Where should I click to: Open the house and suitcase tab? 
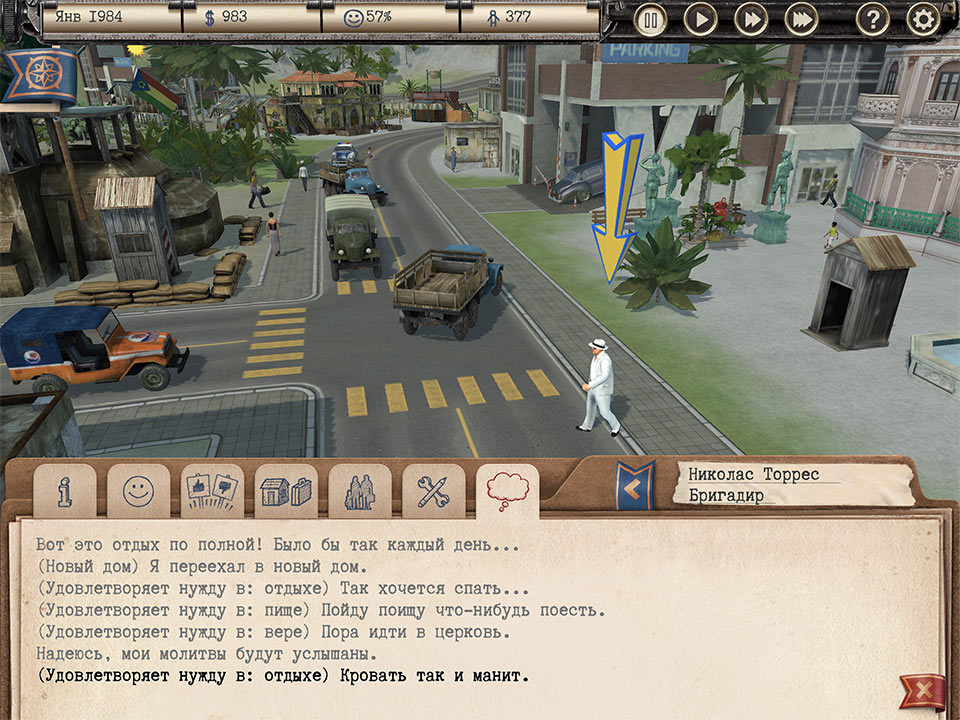coord(286,491)
